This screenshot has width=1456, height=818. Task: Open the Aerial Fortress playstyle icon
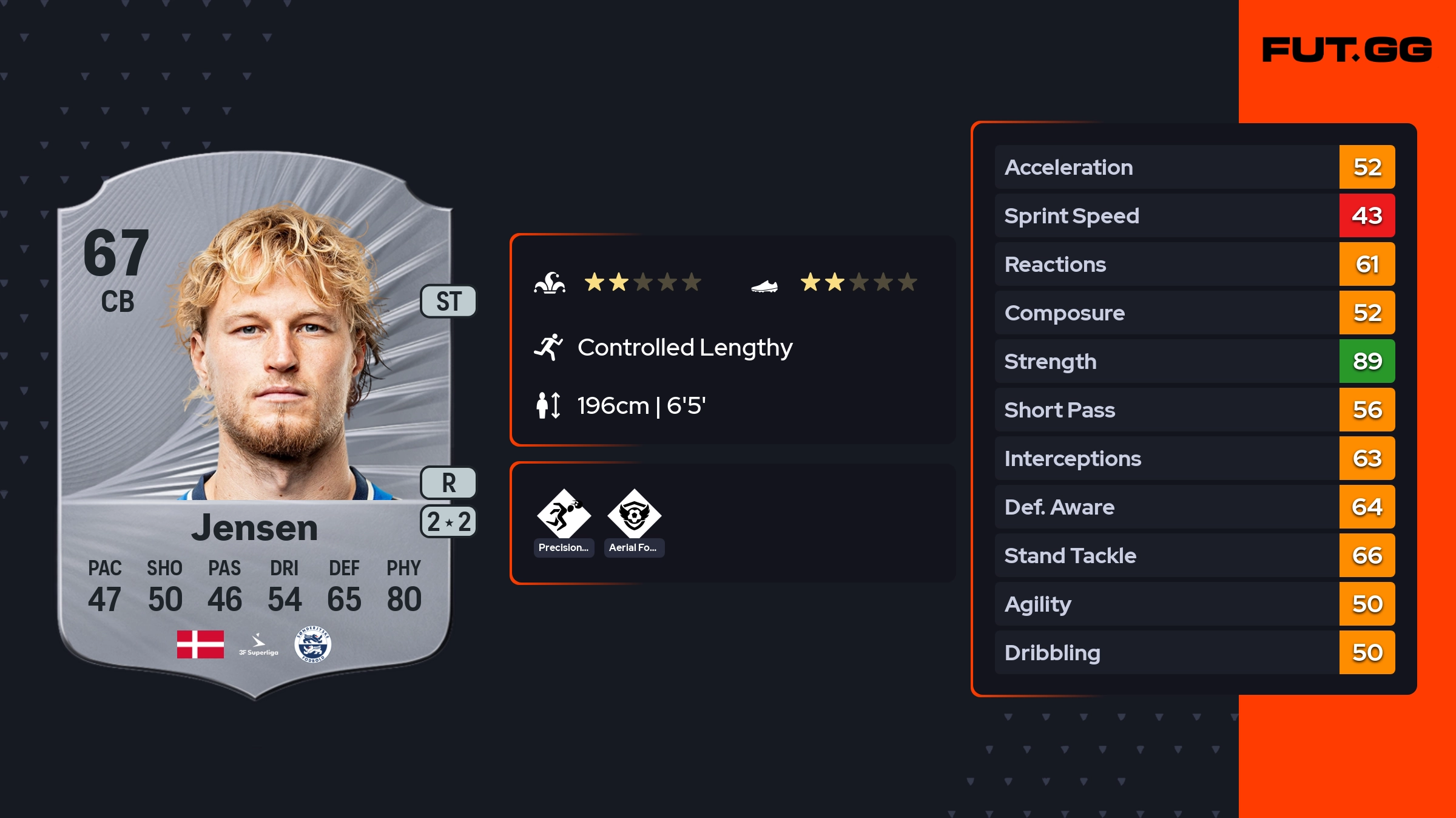coord(634,516)
